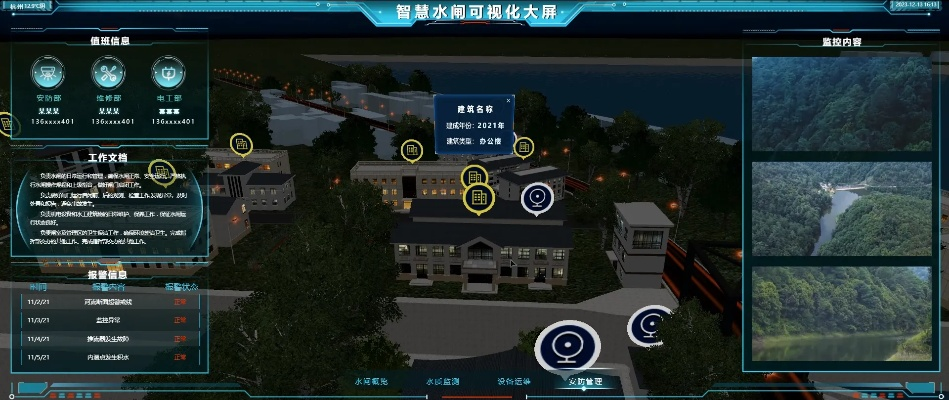Open the 水质监测 tab

(441, 382)
